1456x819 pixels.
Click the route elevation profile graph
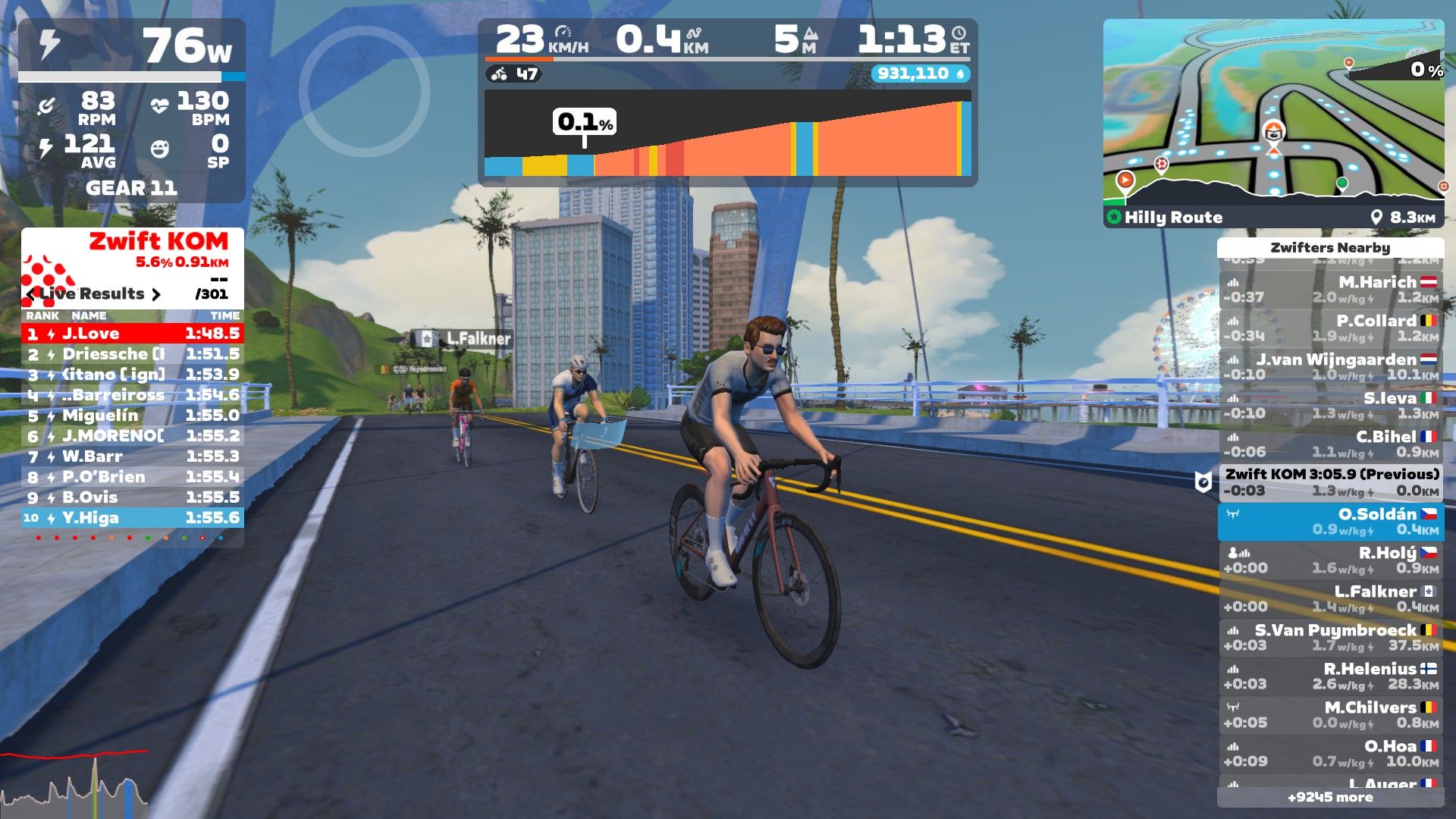point(727,136)
